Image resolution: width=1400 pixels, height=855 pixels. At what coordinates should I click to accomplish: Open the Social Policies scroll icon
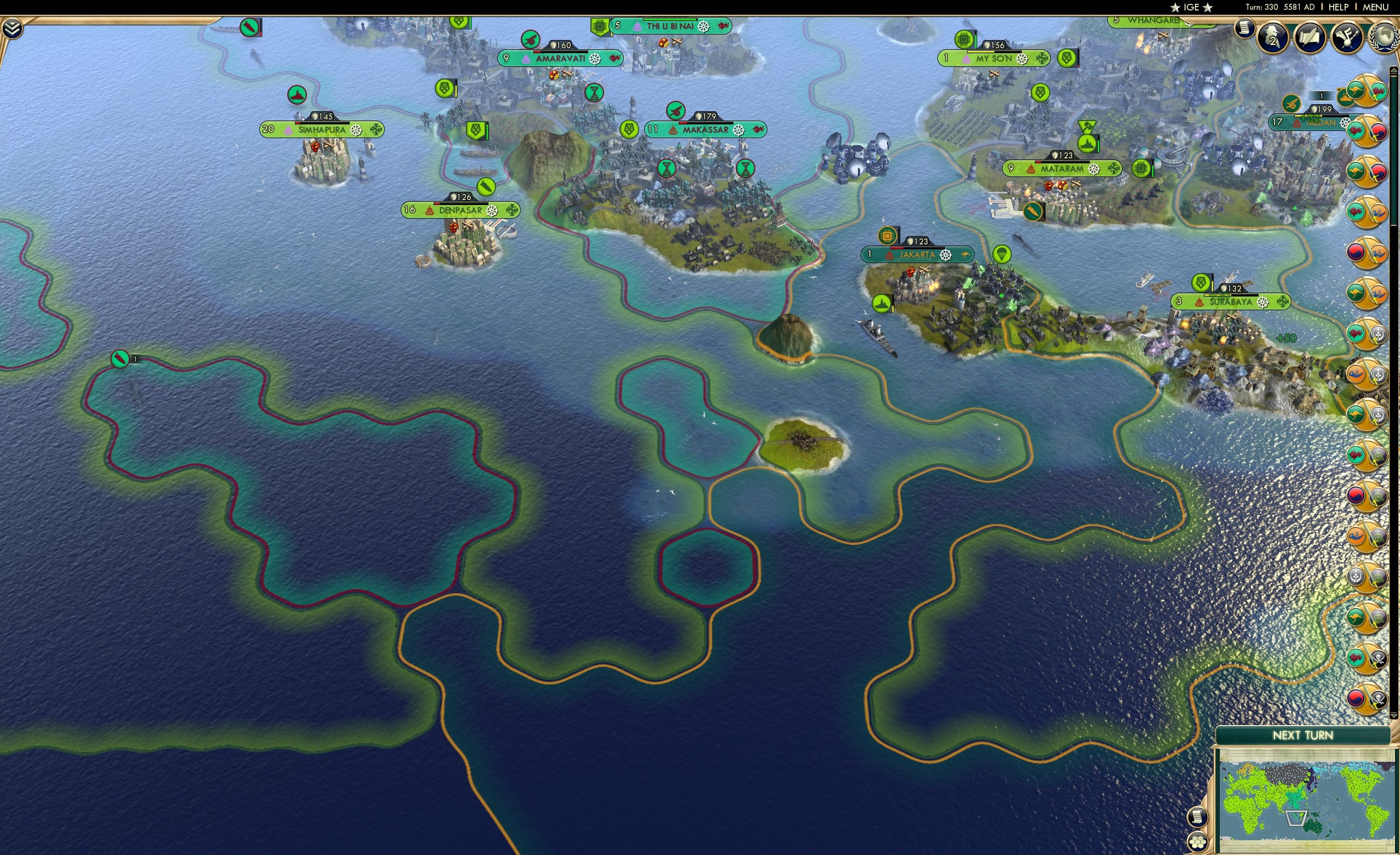click(1310, 38)
